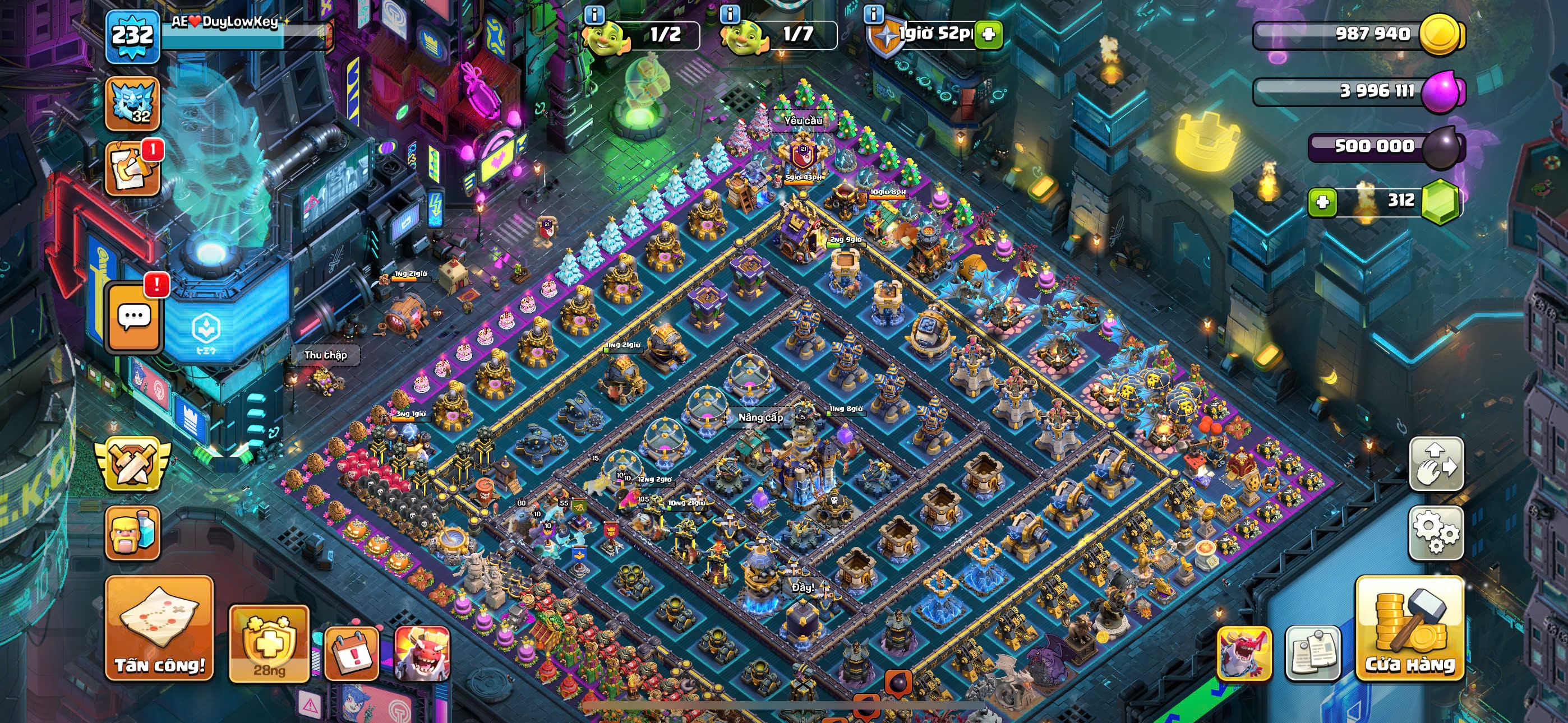Image resolution: width=1568 pixels, height=723 pixels.
Task: Show builder info for the 1/2 counter
Action: click(594, 13)
